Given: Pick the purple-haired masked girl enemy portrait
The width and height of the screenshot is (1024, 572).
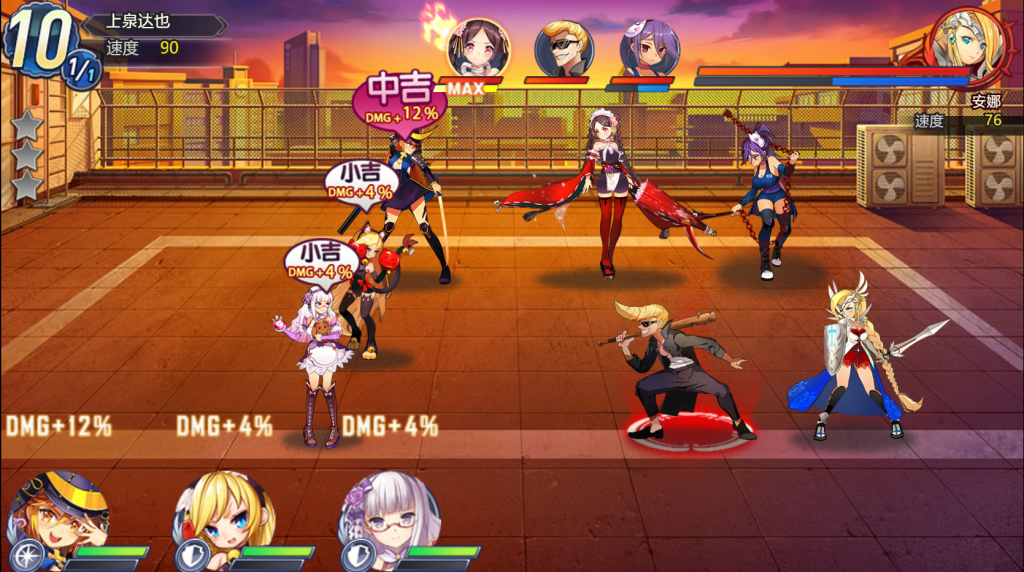Looking at the screenshot, I should click(648, 48).
